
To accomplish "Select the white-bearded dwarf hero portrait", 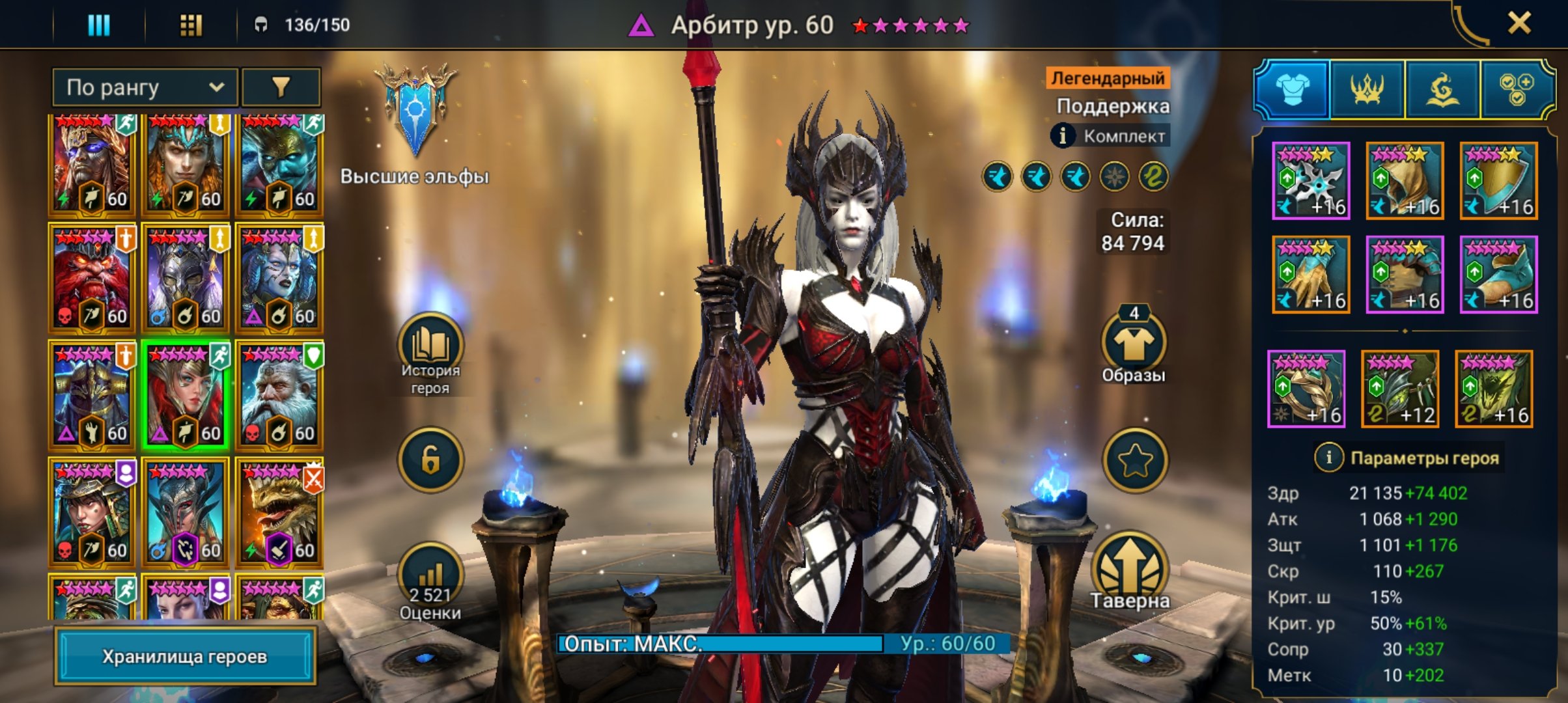I will tap(279, 396).
